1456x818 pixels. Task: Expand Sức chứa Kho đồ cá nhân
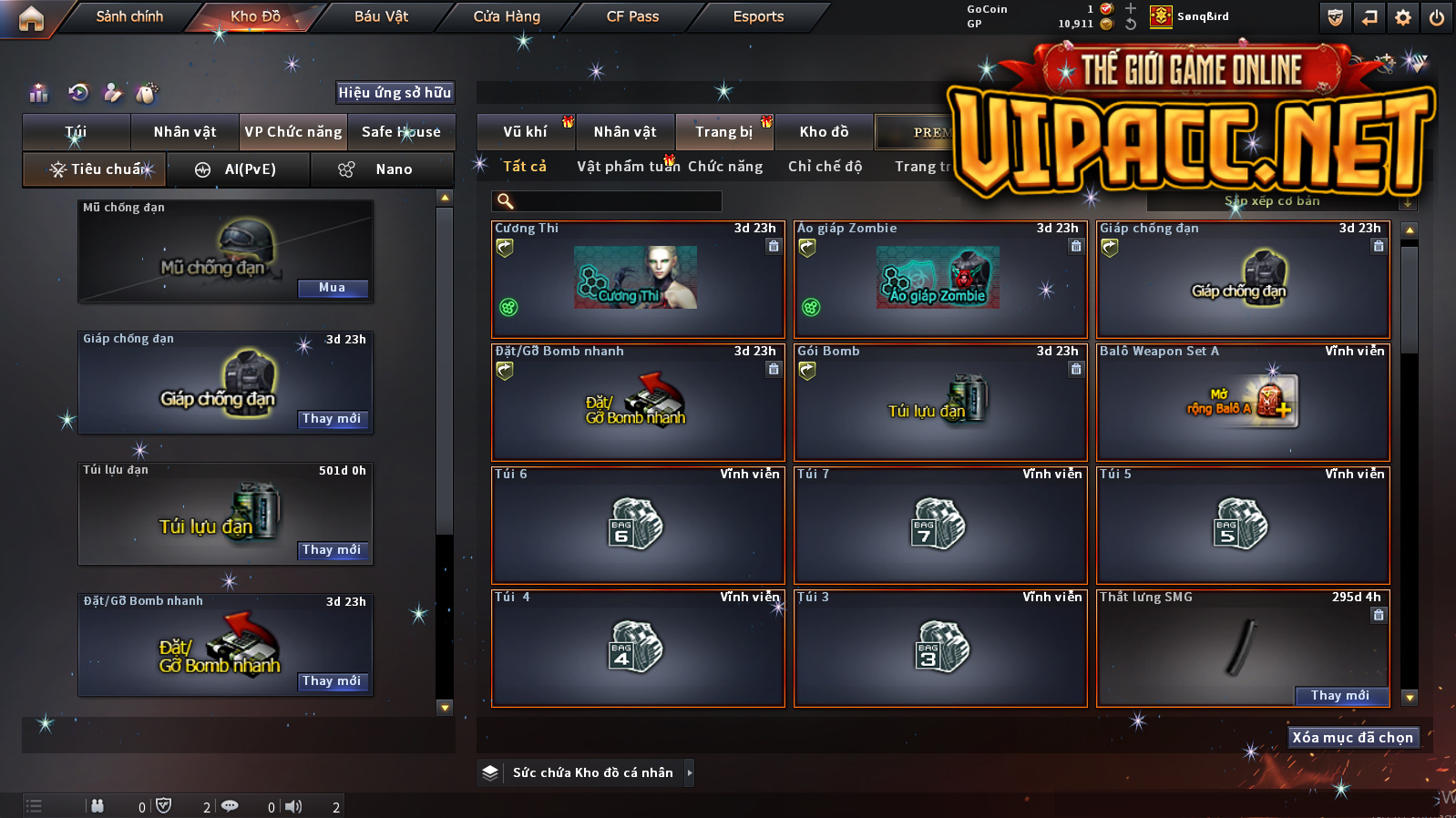point(690,772)
